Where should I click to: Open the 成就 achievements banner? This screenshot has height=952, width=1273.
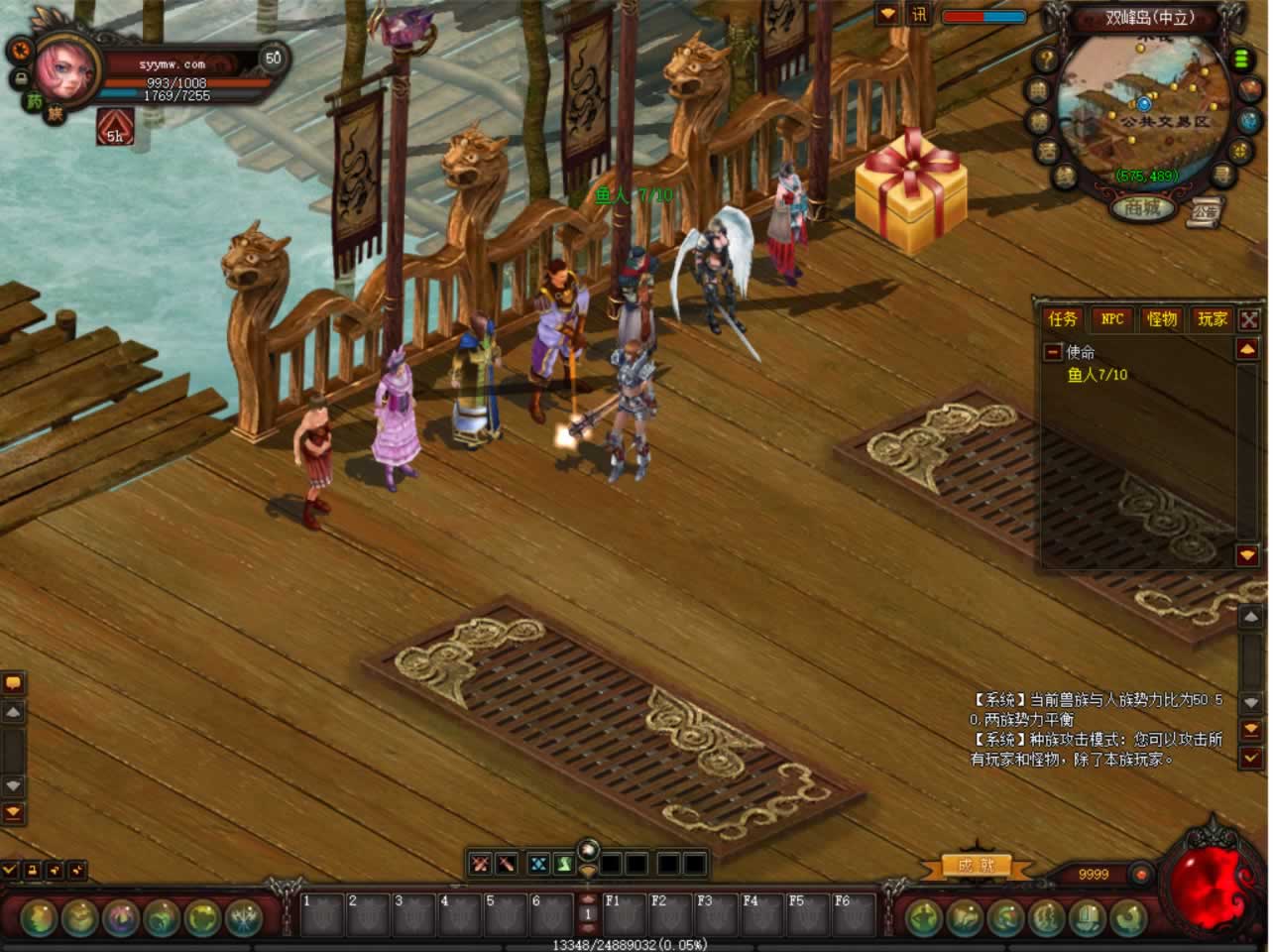(x=976, y=866)
